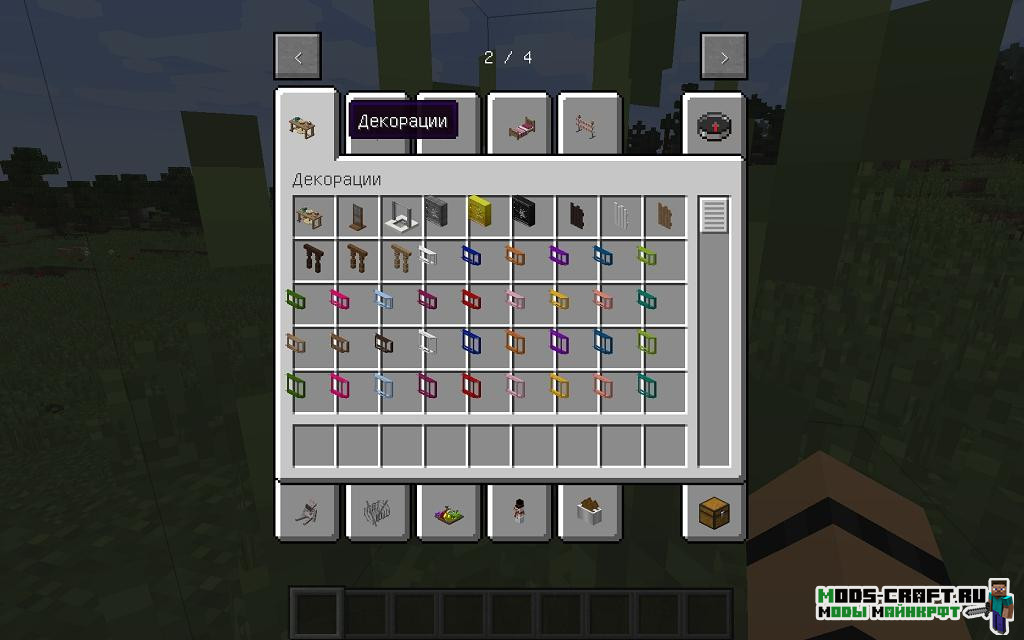
Task: Switch to the striped road barrier tab
Action: (588, 126)
